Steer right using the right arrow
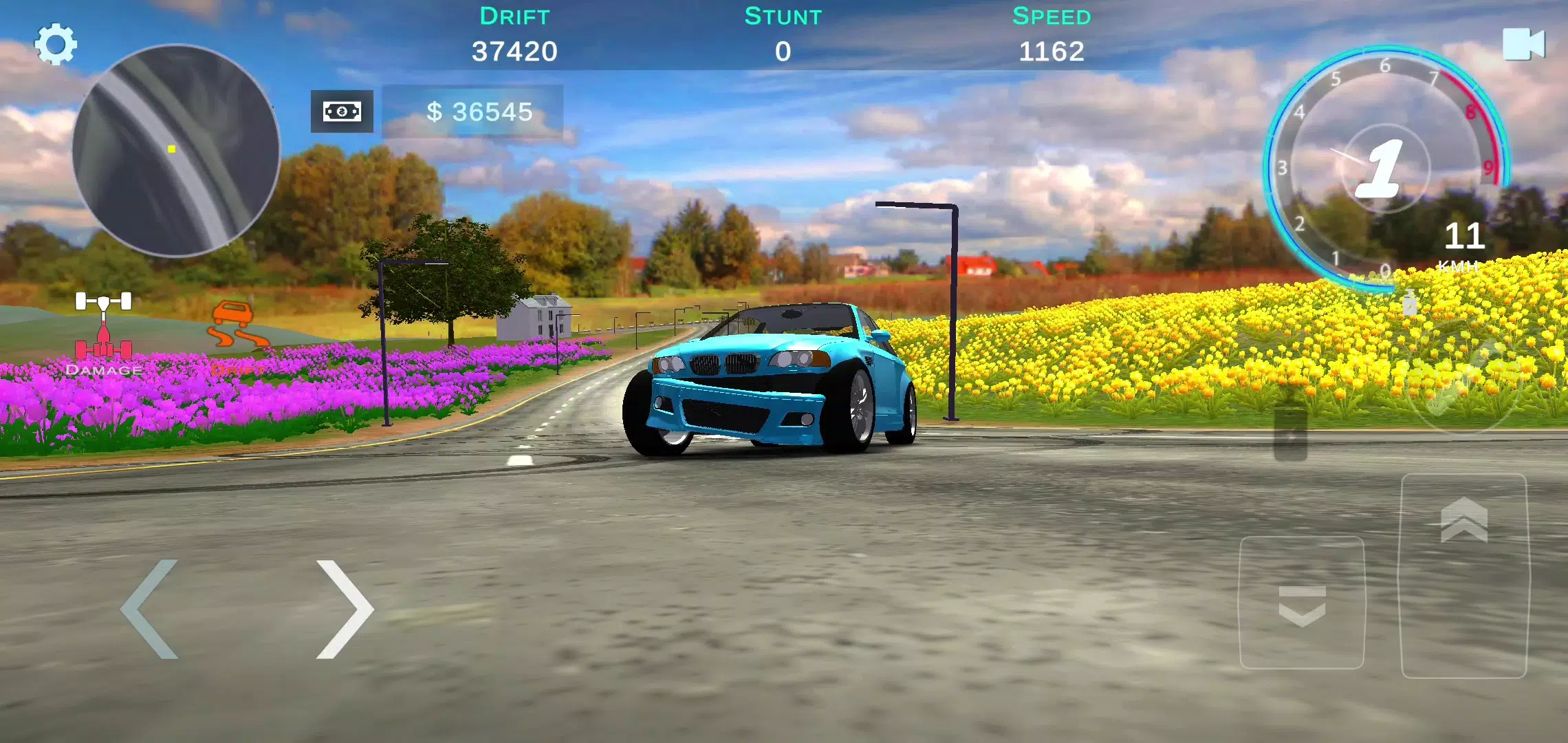This screenshot has width=1568, height=743. pyautogui.click(x=344, y=608)
